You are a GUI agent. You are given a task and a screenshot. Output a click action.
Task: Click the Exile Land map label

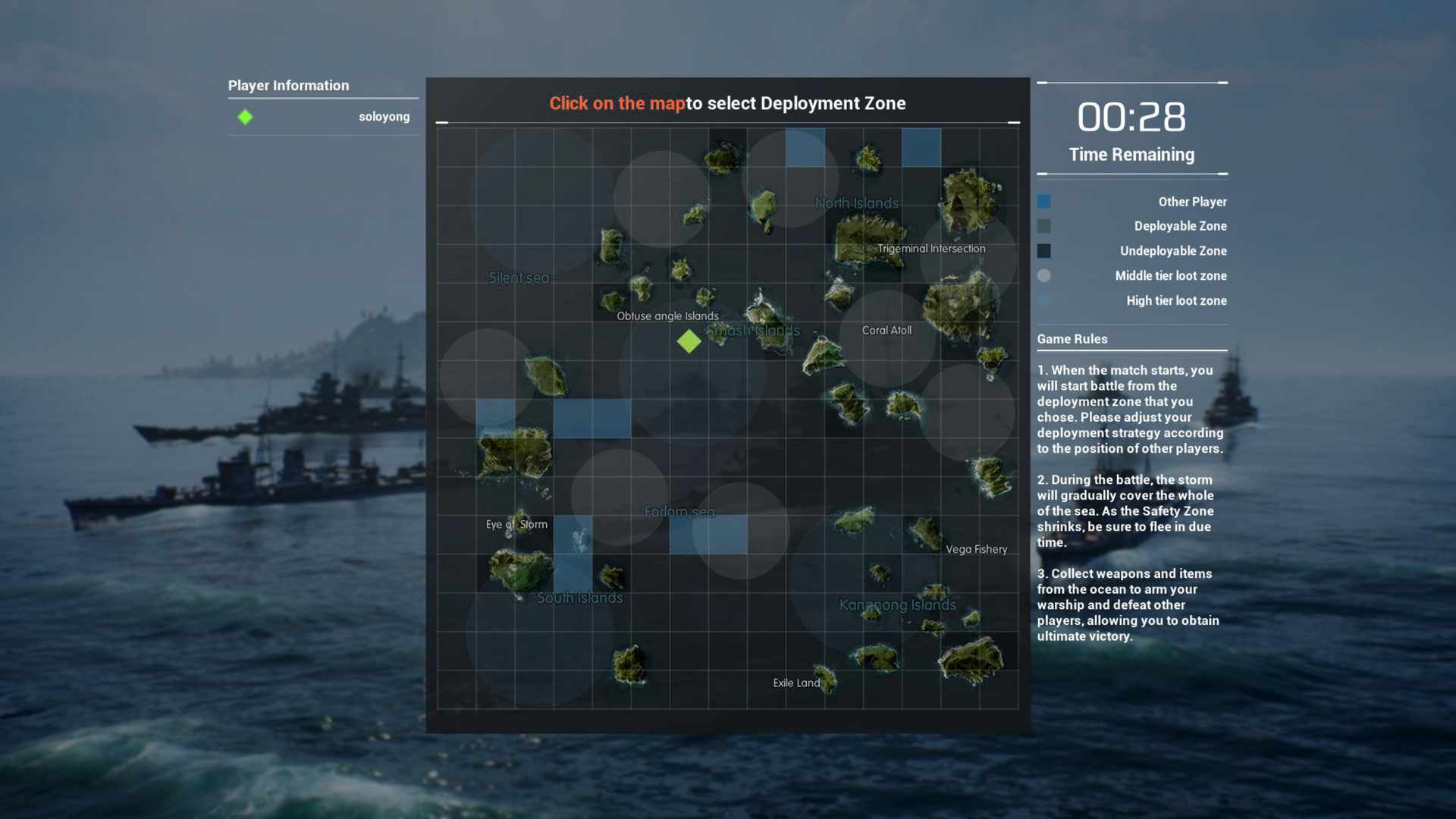pos(795,682)
